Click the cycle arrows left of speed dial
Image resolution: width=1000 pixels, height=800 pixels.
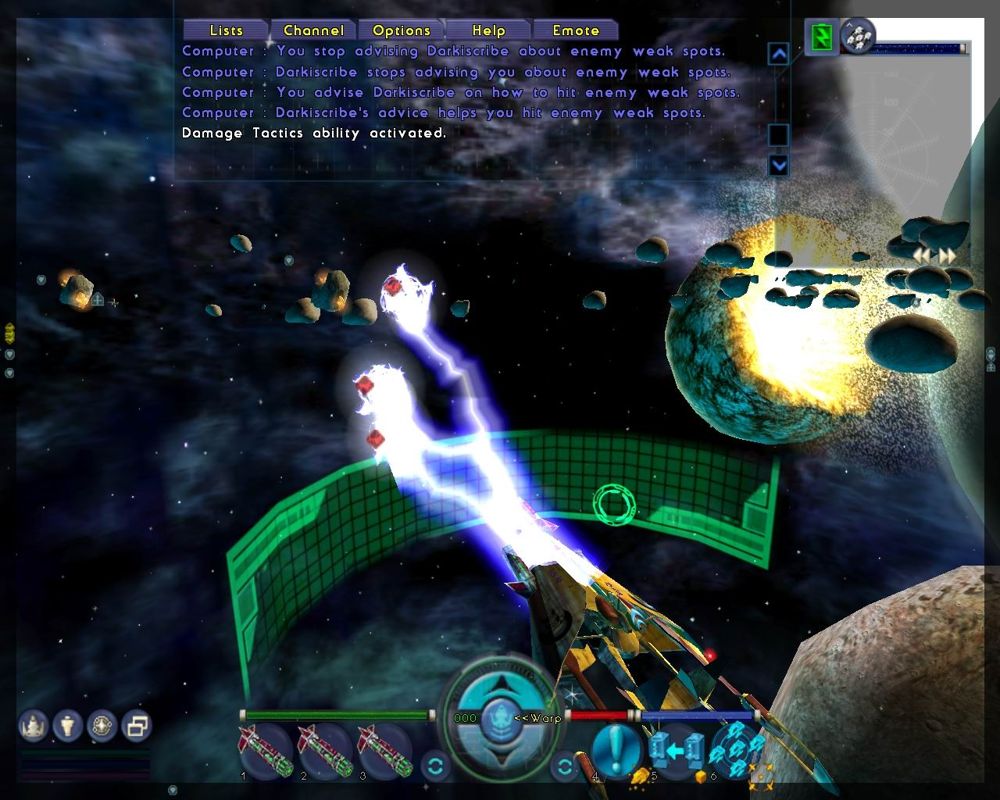[435, 767]
